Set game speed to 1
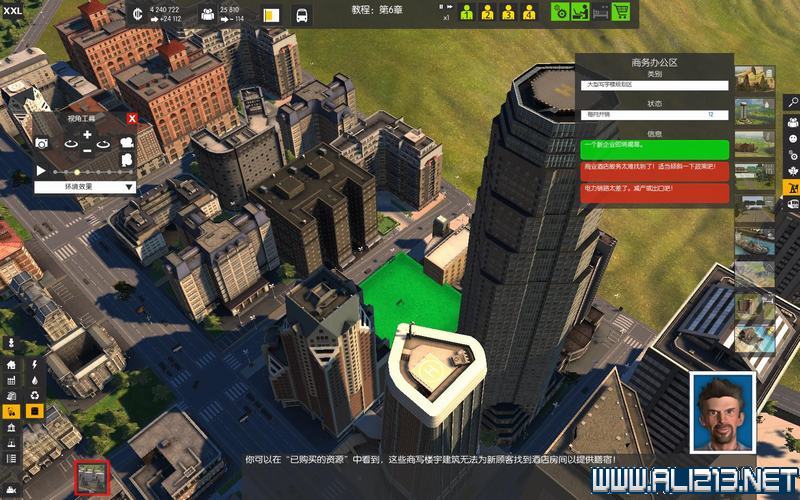Image resolution: width=800 pixels, height=500 pixels. [x=468, y=13]
